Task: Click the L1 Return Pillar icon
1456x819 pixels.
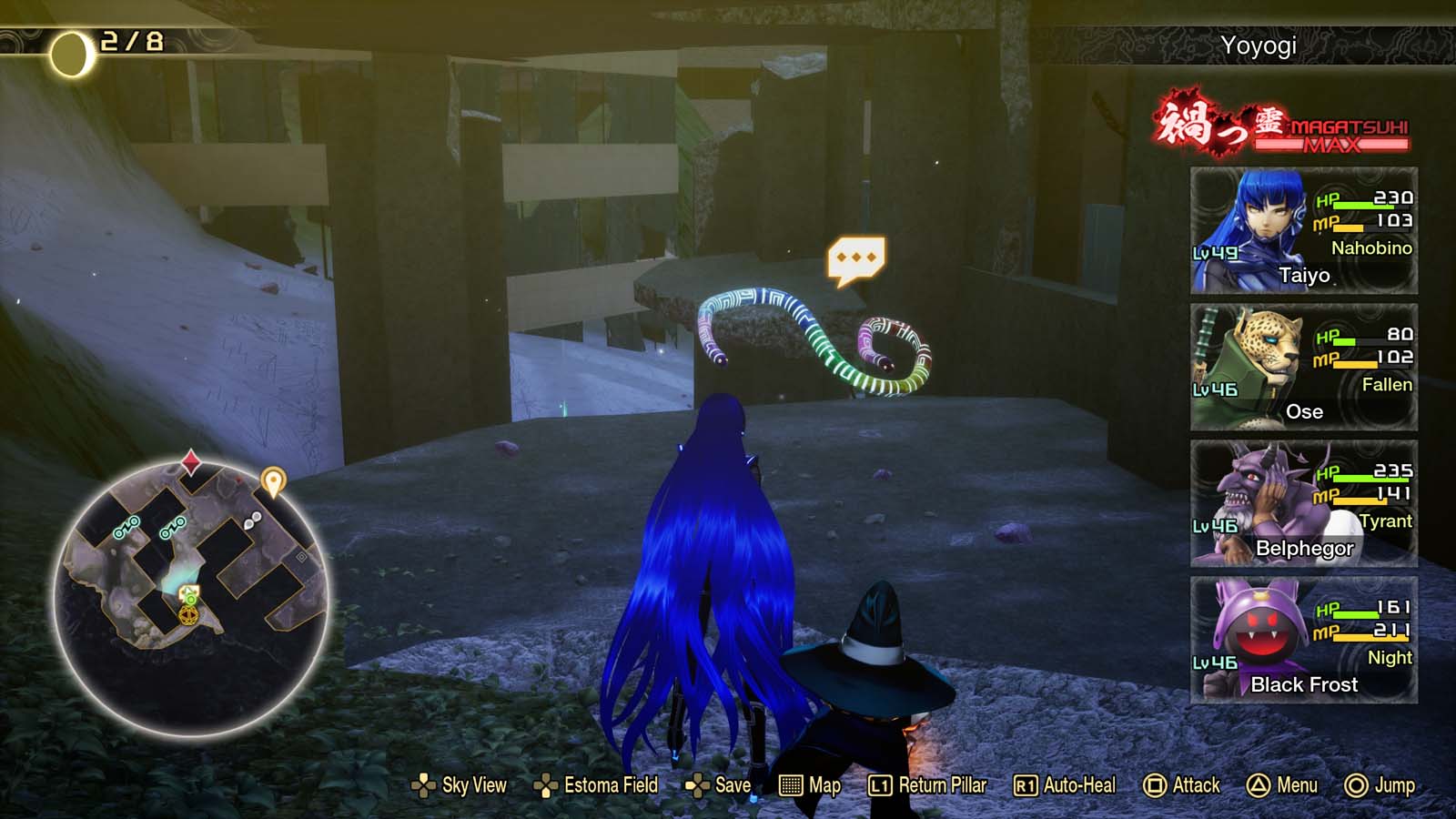Action: 880,784
